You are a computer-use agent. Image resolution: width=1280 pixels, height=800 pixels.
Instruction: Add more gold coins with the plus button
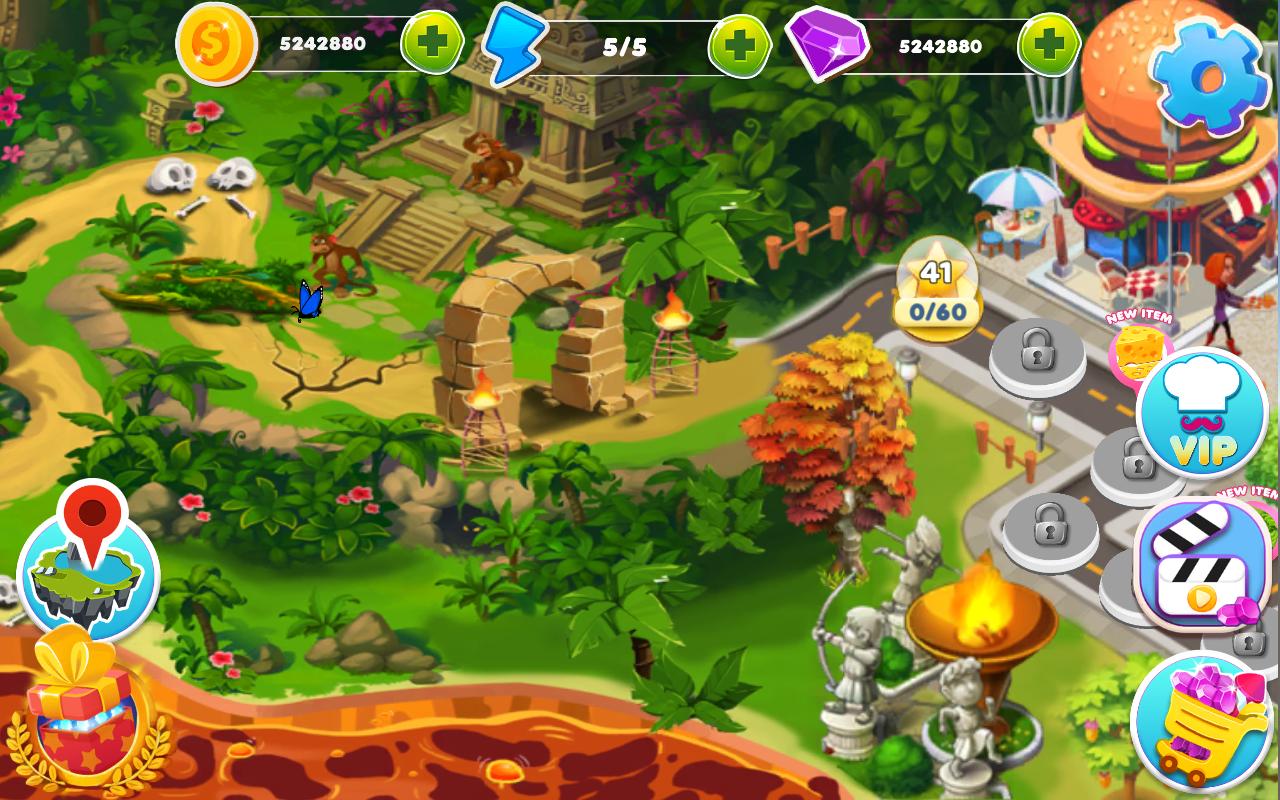click(432, 45)
